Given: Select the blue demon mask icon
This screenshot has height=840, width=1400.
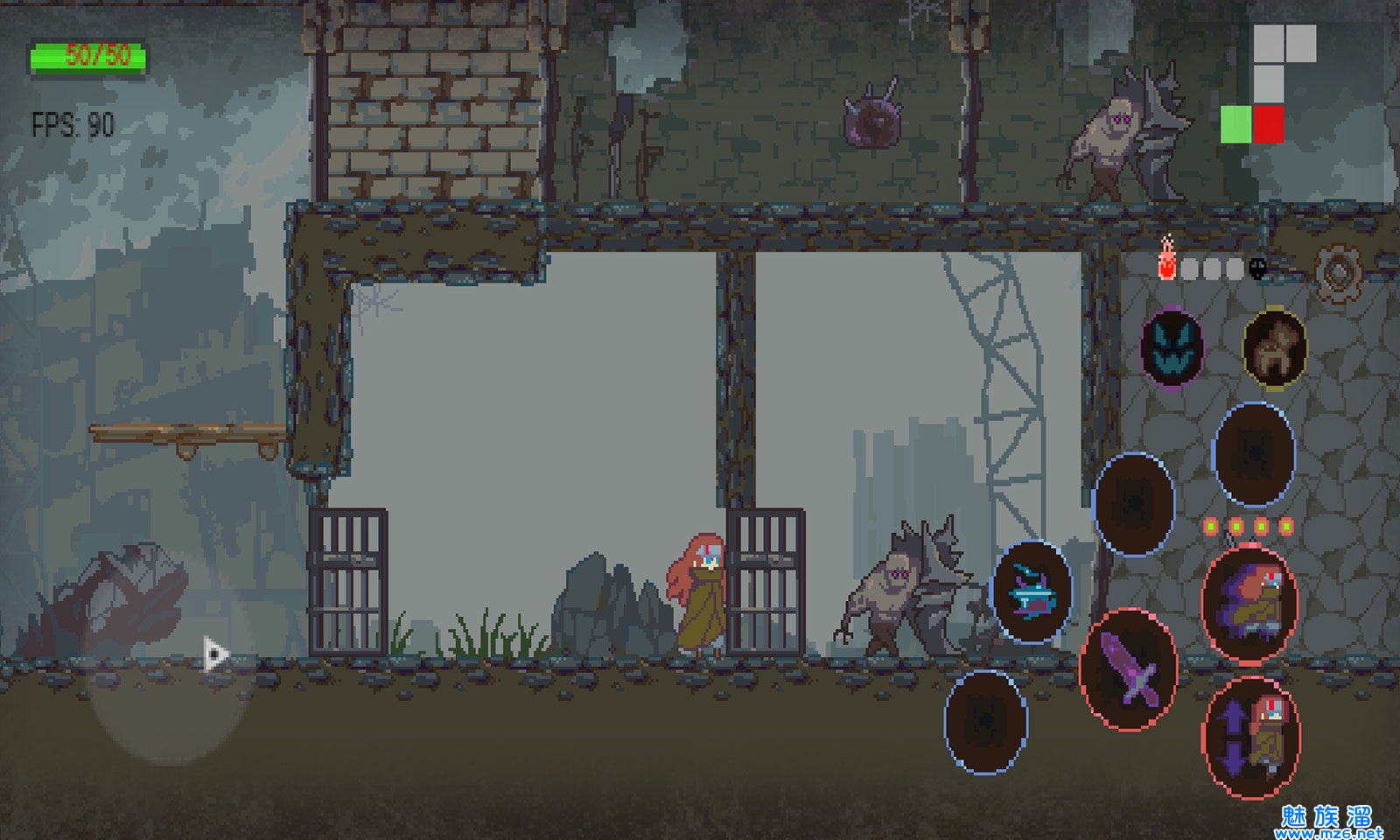Looking at the screenshot, I should (x=1172, y=347).
